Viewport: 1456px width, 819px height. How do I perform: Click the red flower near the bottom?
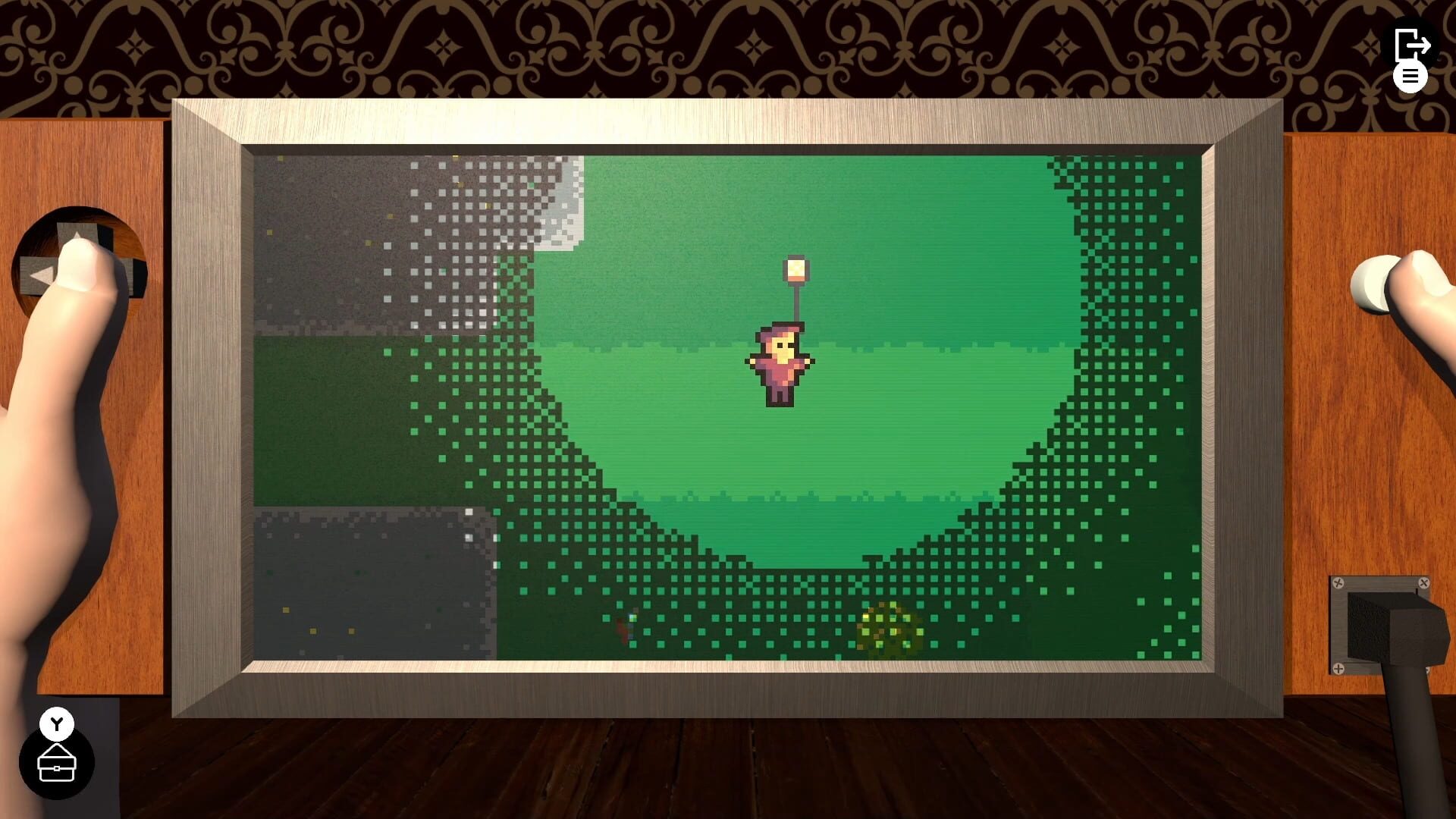click(623, 628)
